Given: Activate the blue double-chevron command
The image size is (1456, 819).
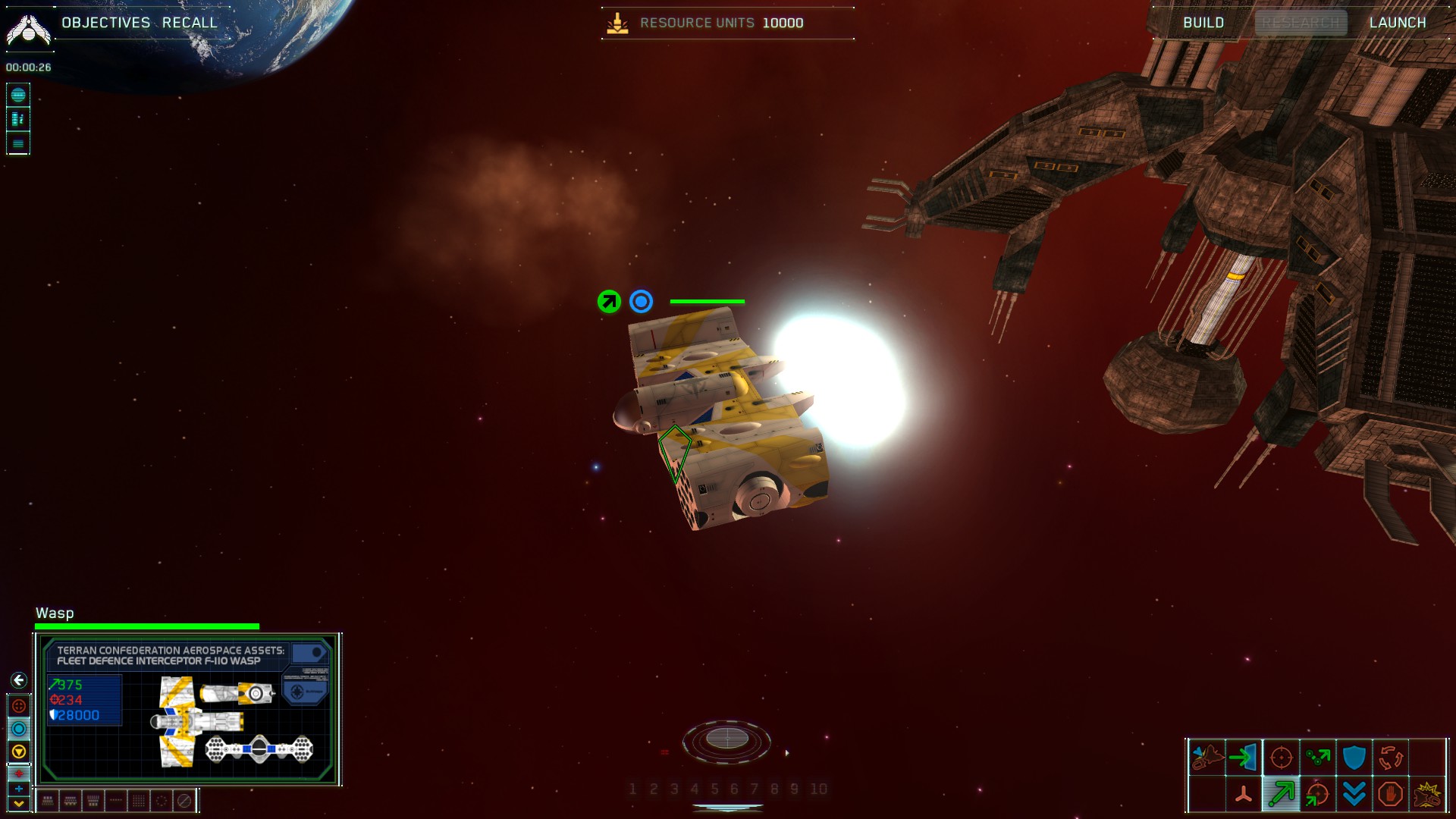Looking at the screenshot, I should [1354, 794].
